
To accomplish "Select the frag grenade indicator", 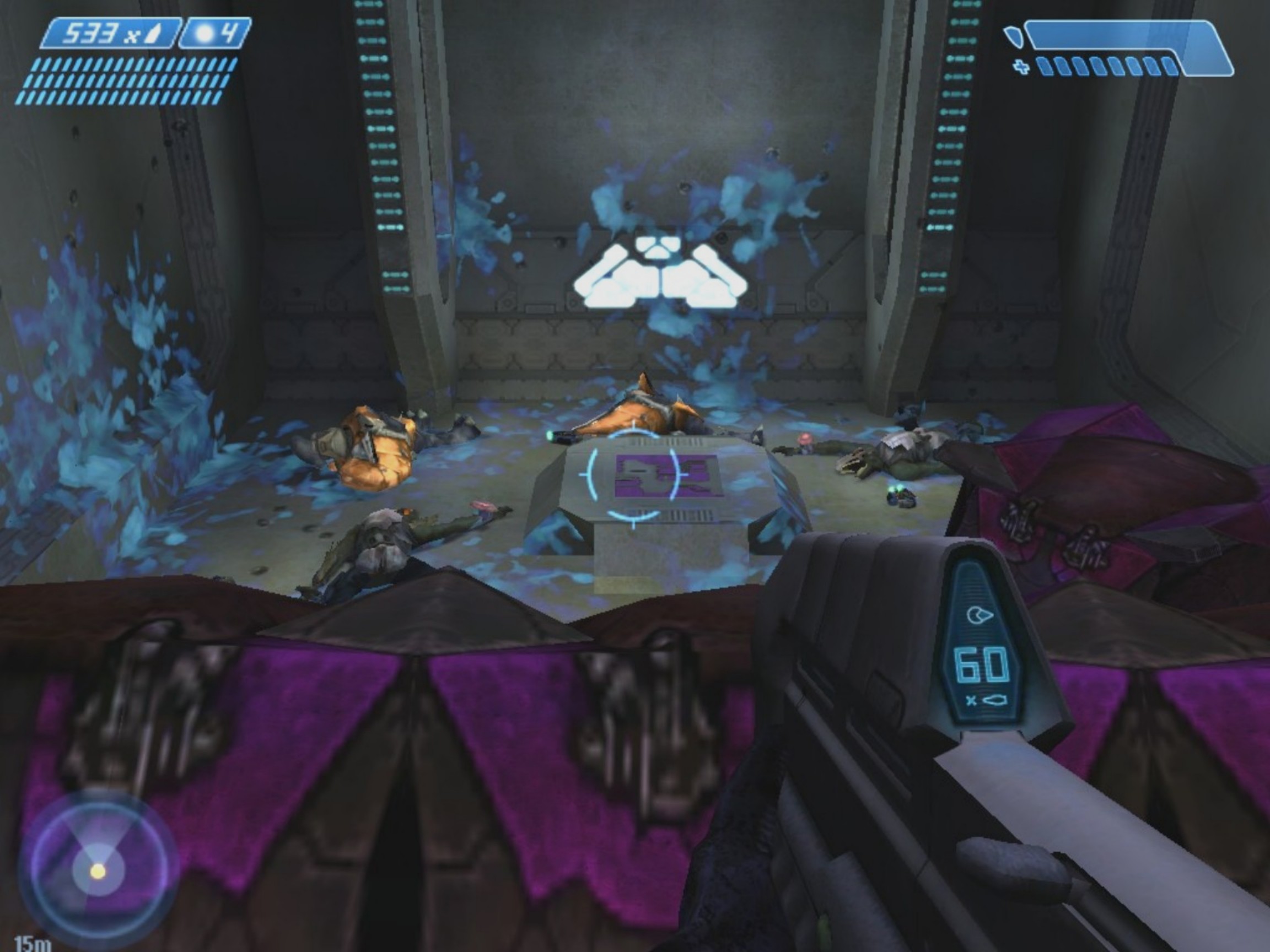I will click(x=216, y=34).
